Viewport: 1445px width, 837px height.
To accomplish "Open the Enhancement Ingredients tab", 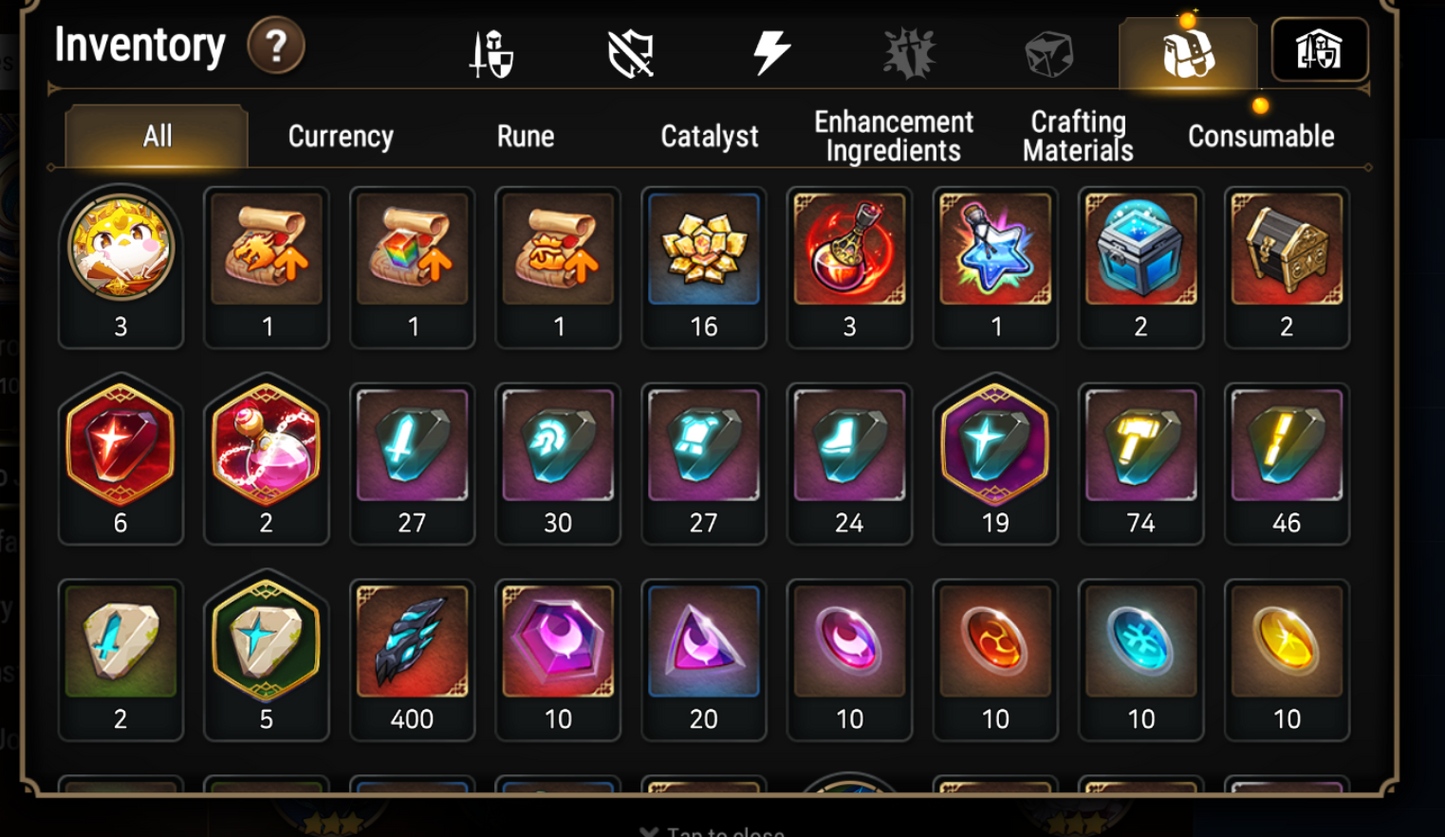I will (893, 136).
